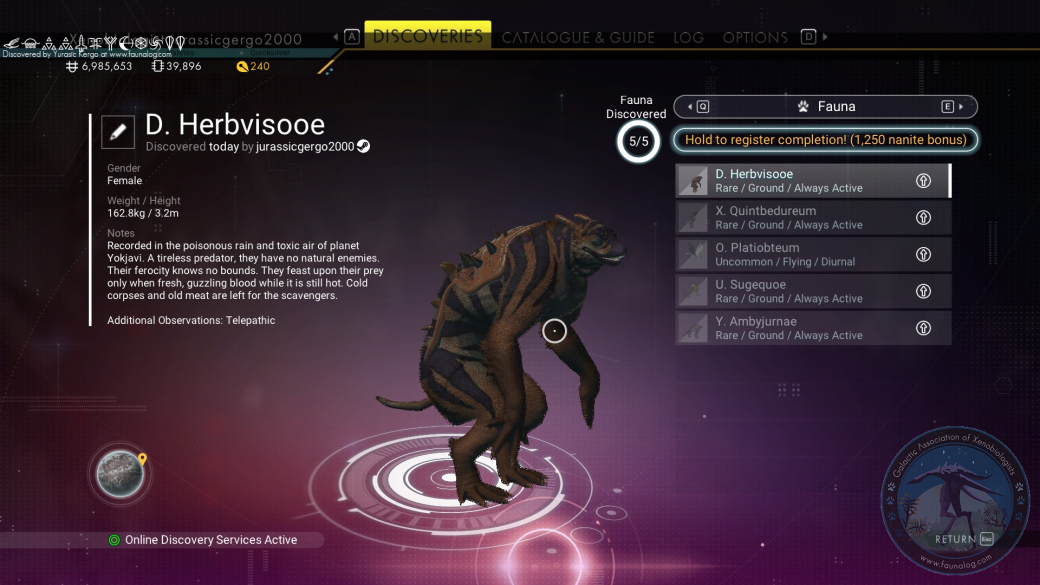Image resolution: width=1040 pixels, height=585 pixels.
Task: Show upload status for X. Quintbedureum
Action: tap(924, 218)
